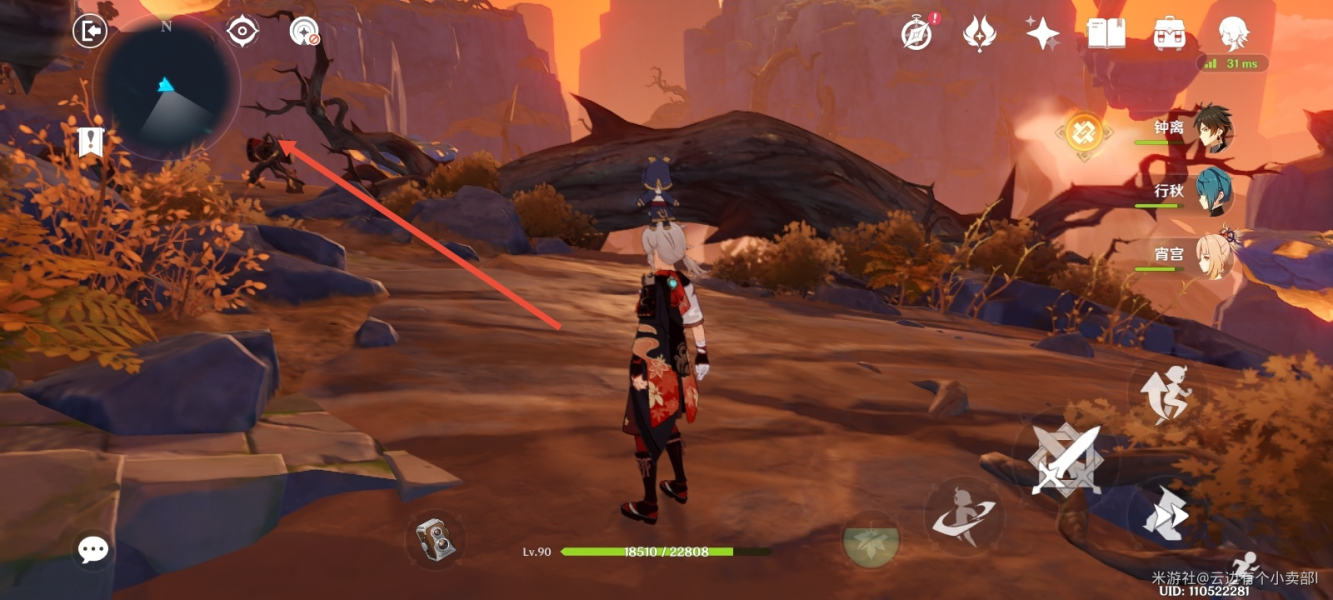Click the exit door icon
The height and width of the screenshot is (600, 1333).
(x=90, y=32)
